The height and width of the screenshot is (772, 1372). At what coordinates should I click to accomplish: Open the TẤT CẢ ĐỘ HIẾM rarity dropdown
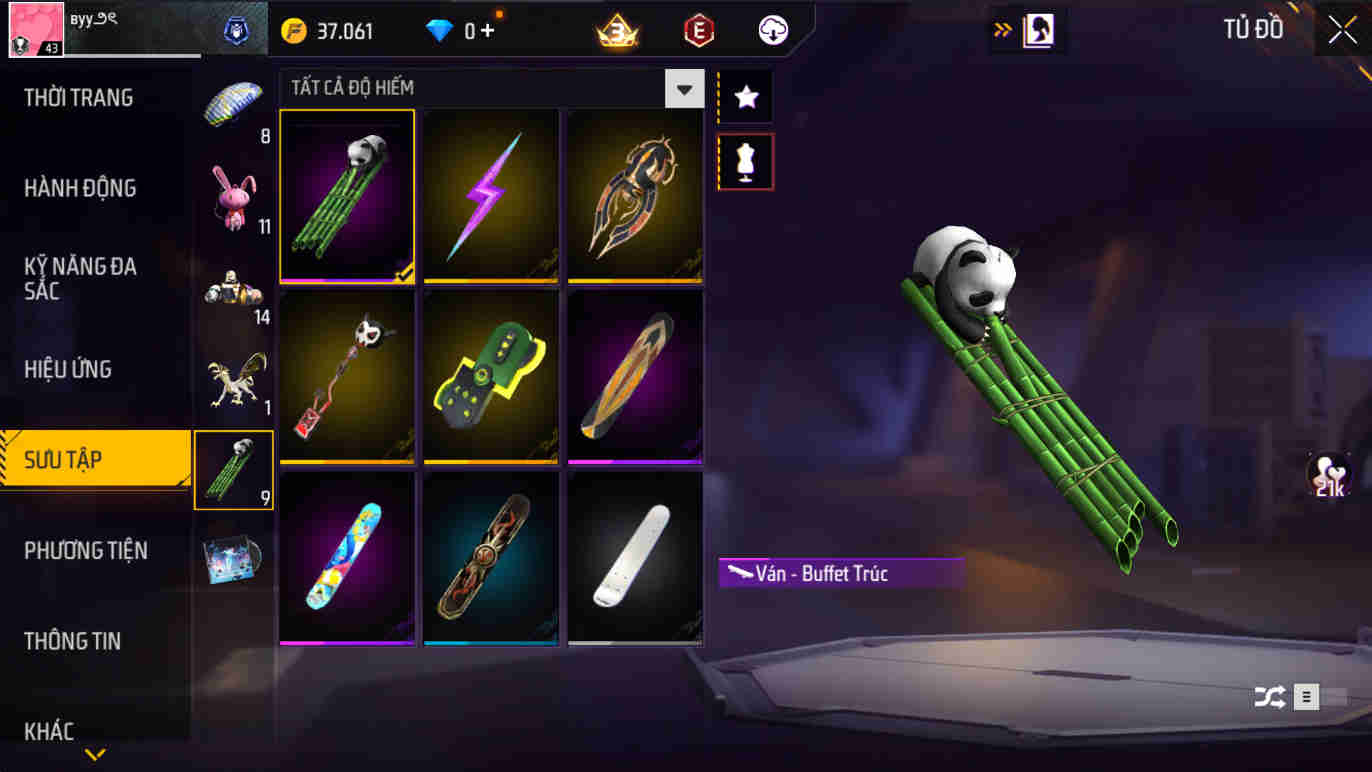[684, 89]
